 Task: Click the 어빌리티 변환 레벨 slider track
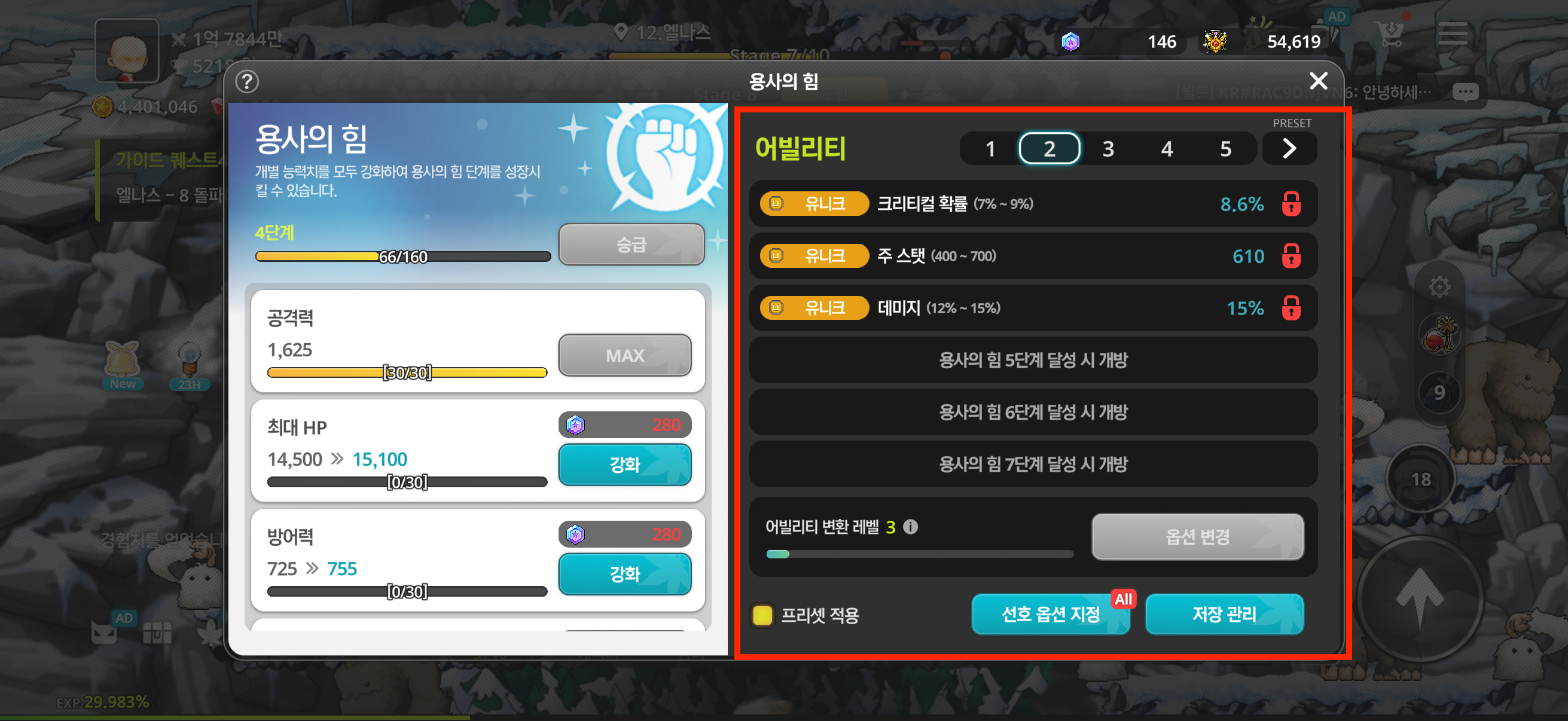point(919,554)
